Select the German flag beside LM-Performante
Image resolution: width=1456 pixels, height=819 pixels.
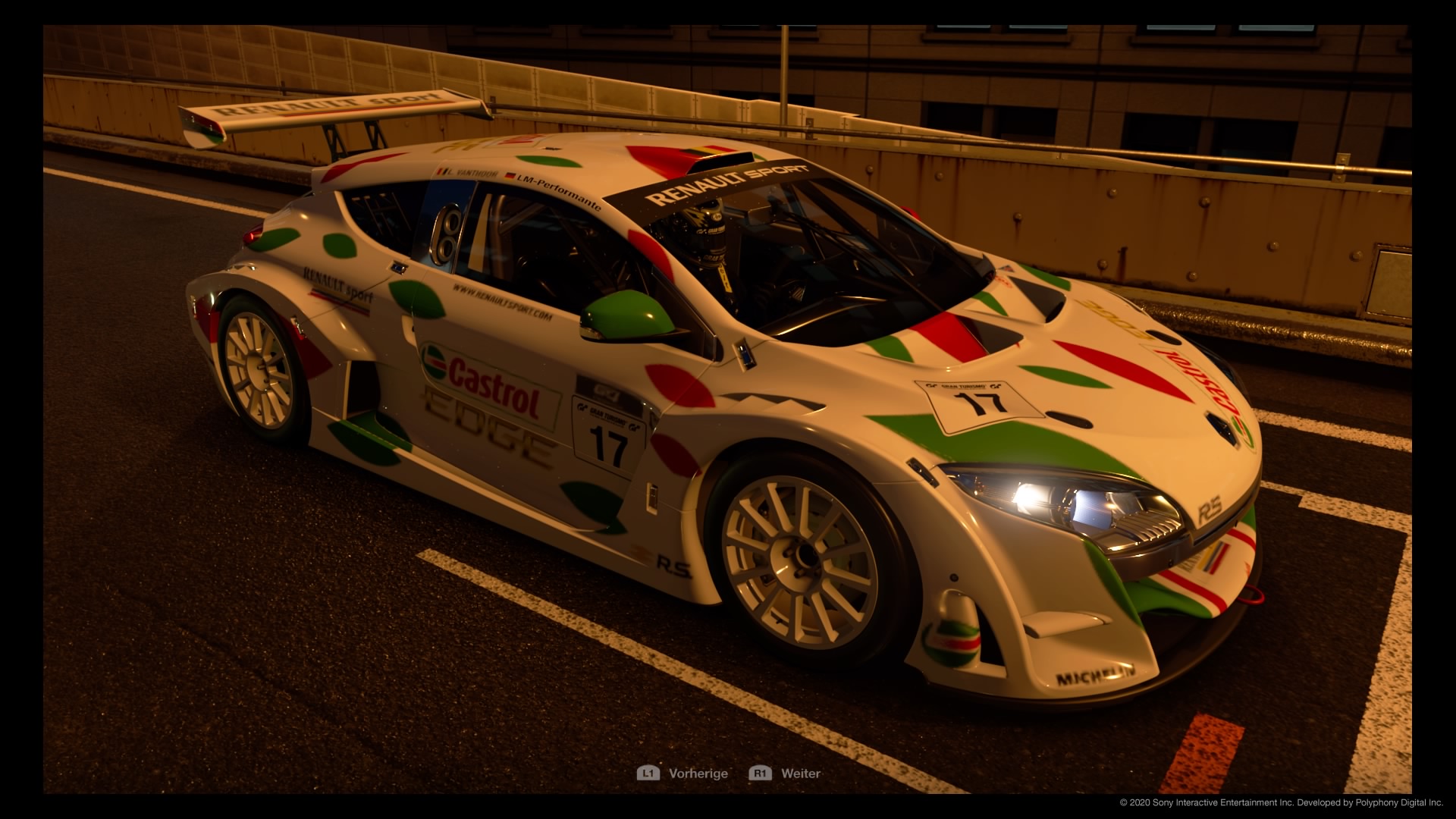click(x=509, y=177)
